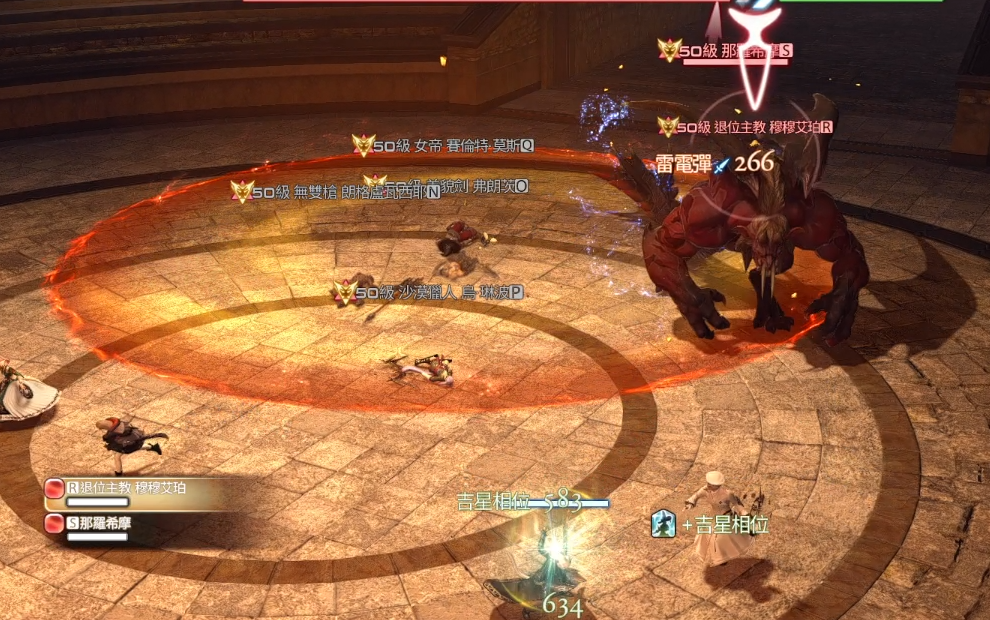This screenshot has width=990, height=620.
Task: Target the 女帝 賽倫特·莫斯 nameplate
Action: tap(452, 146)
